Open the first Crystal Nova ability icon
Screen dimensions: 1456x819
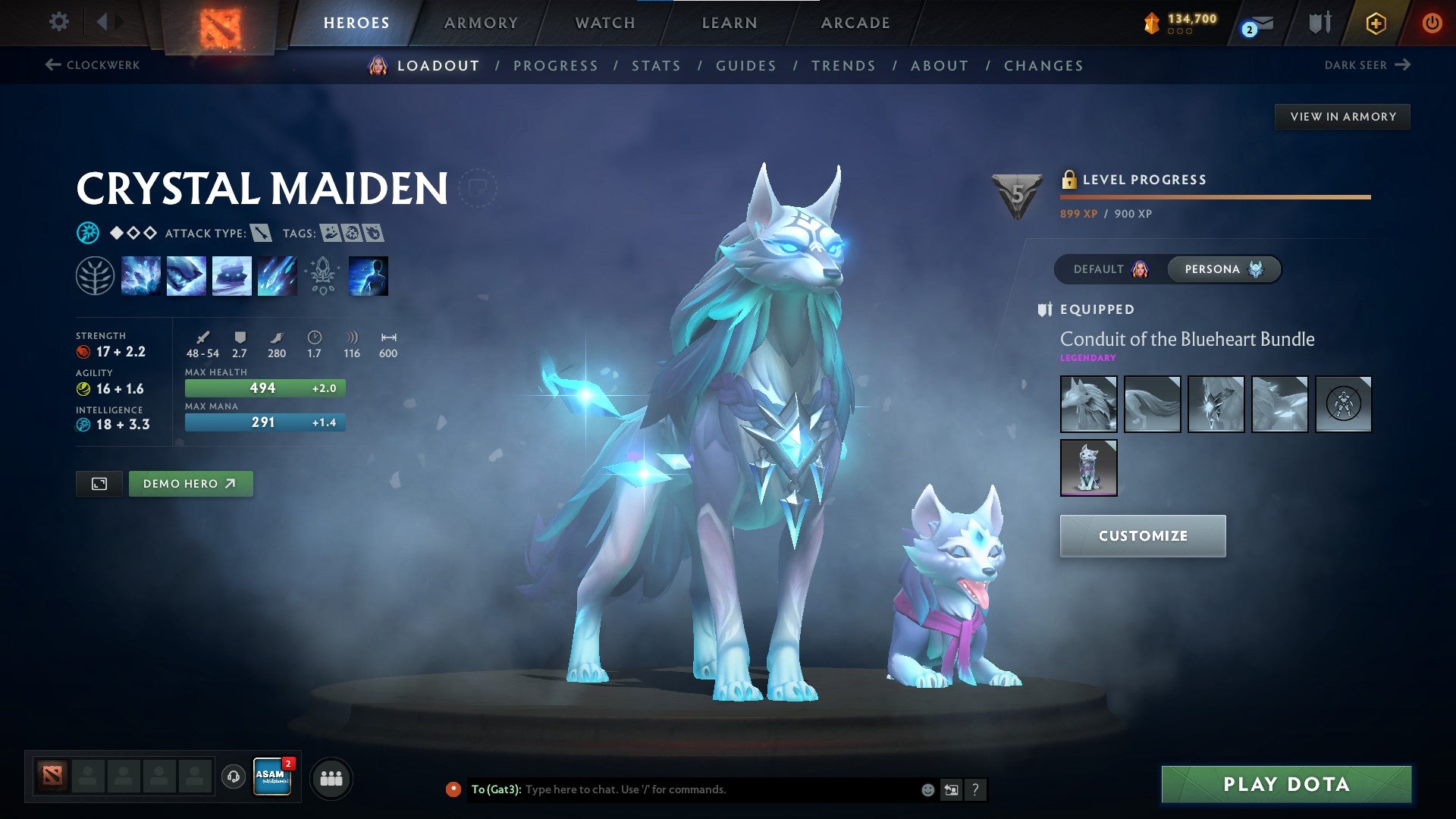point(142,275)
